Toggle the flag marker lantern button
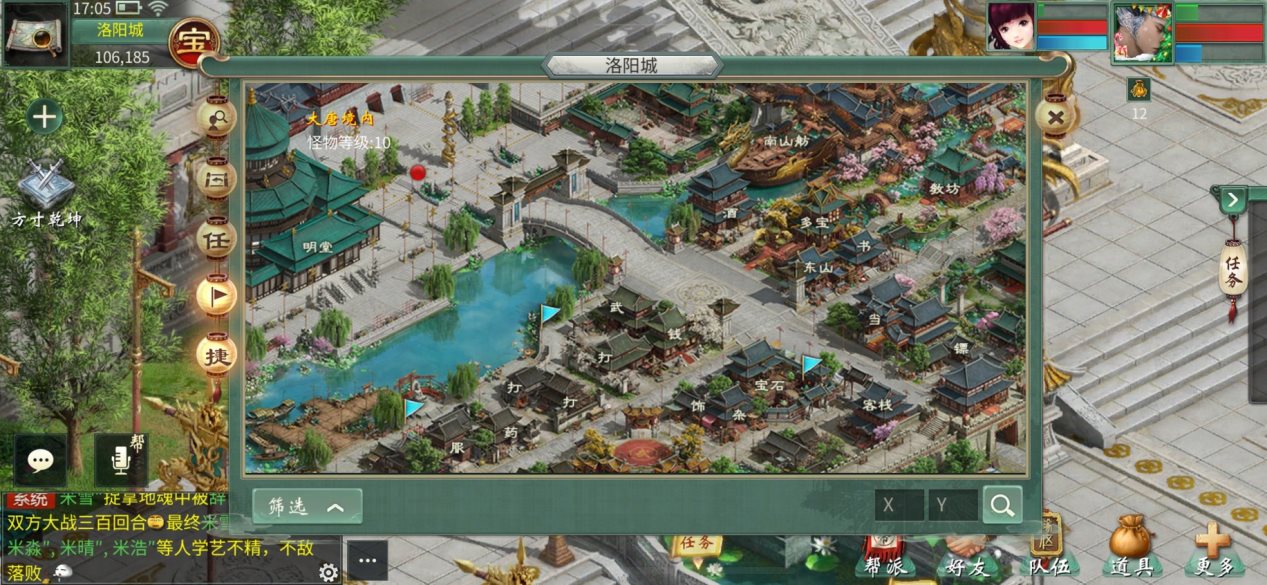 click(x=216, y=294)
